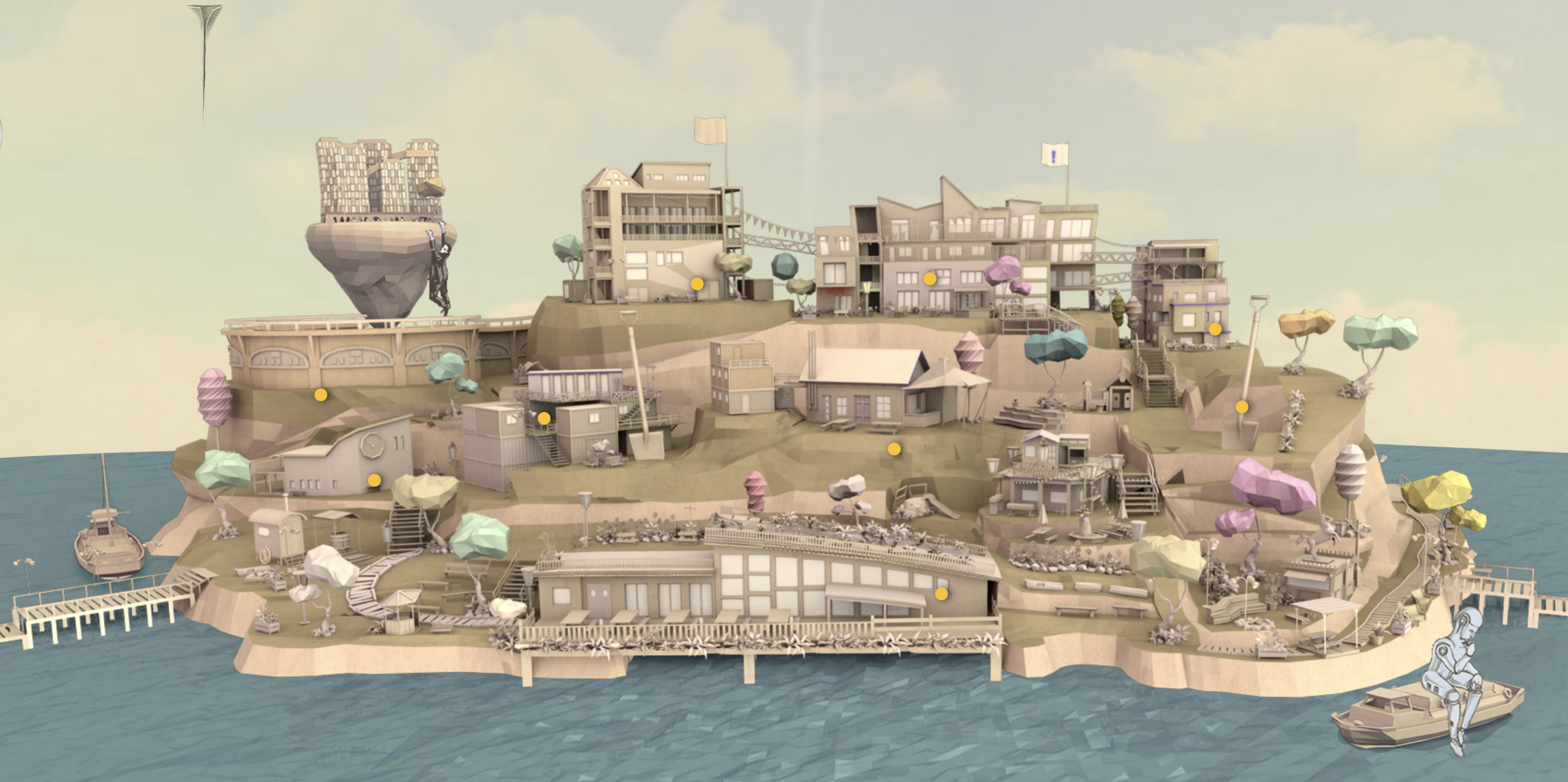Viewport: 1568px width, 782px height.
Task: Choose the marker on the tall plain-flag building
Action: [697, 284]
